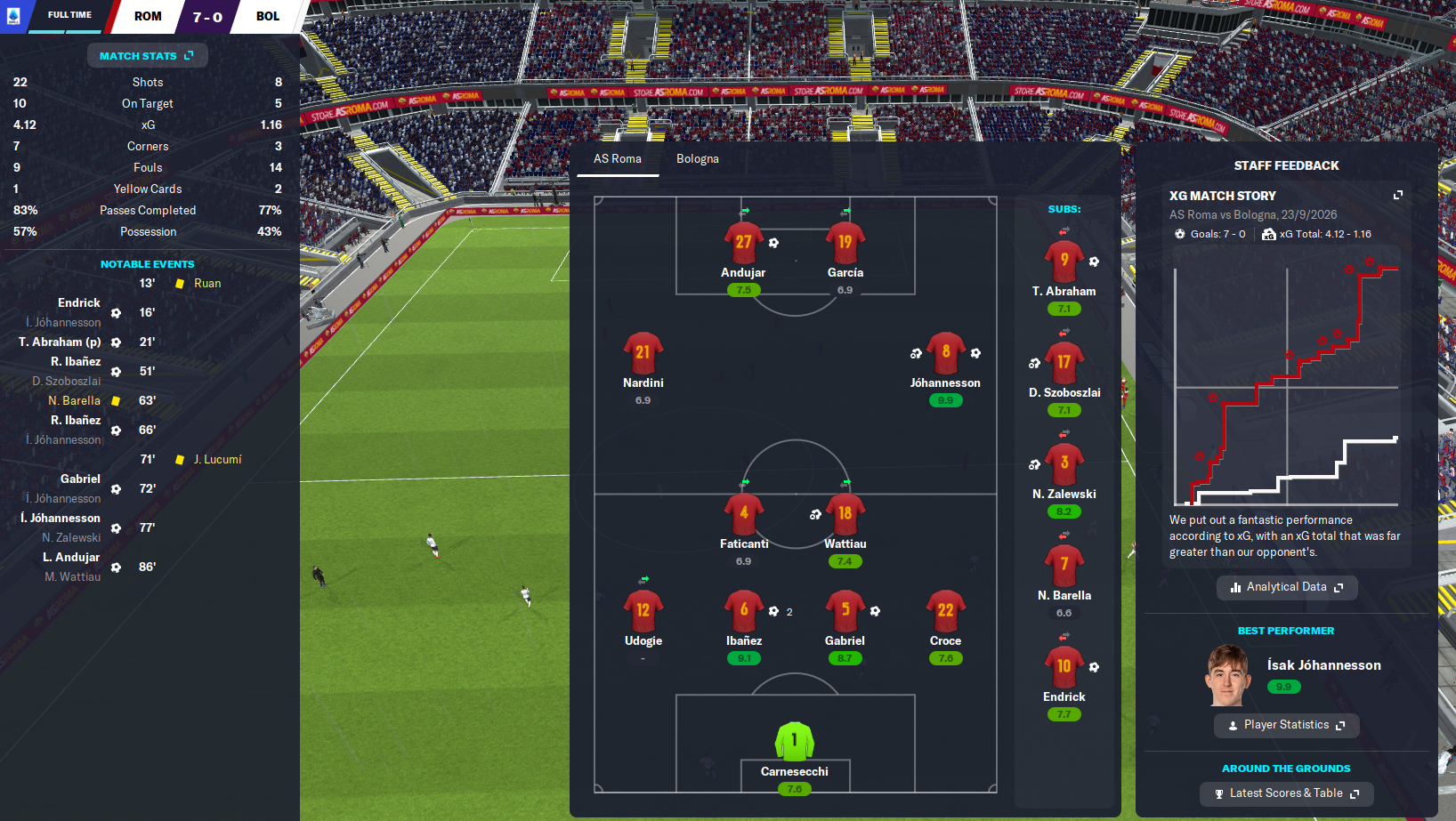Image resolution: width=1456 pixels, height=821 pixels.
Task: Select goalkeeper Carnesecchi on the pitch
Action: click(x=795, y=742)
